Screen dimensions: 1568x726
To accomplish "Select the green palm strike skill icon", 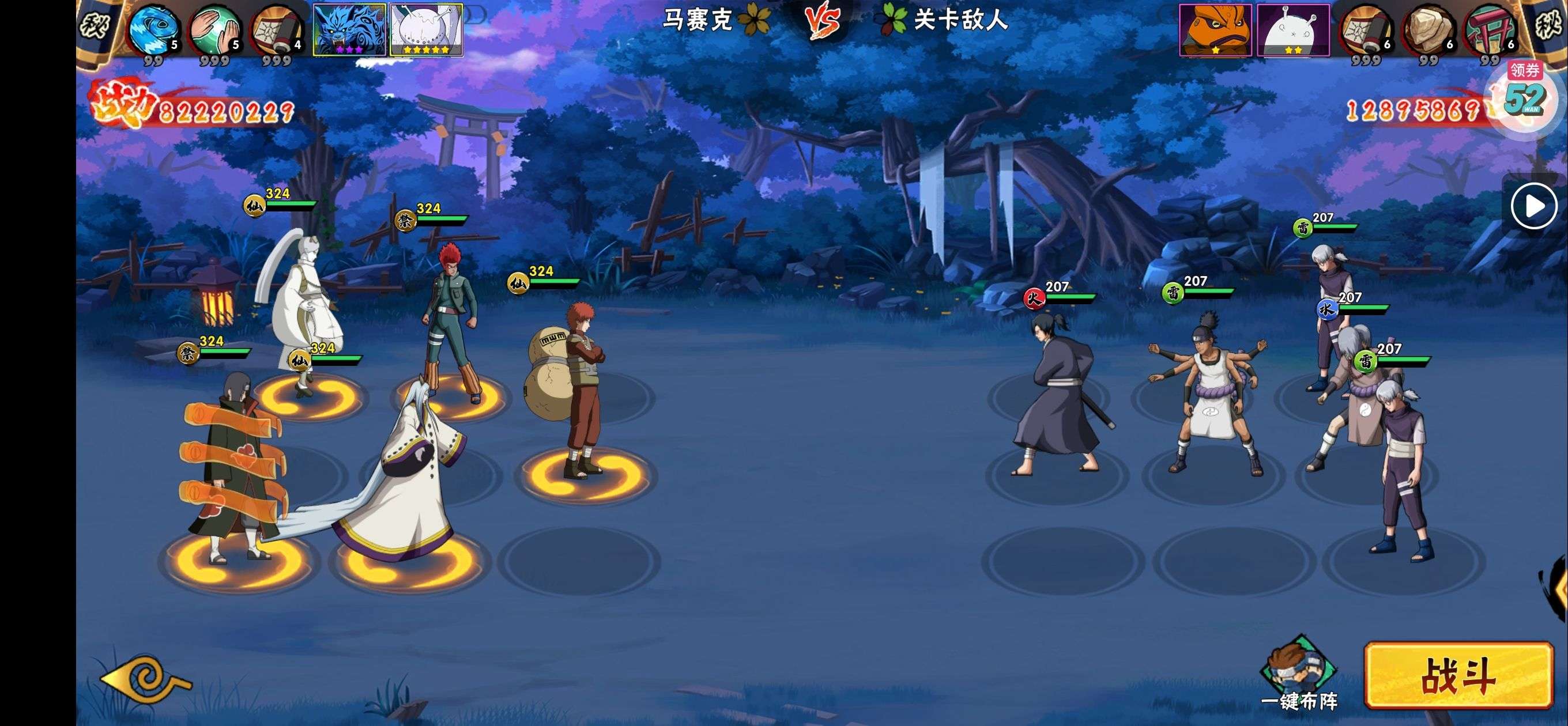I will (x=214, y=29).
